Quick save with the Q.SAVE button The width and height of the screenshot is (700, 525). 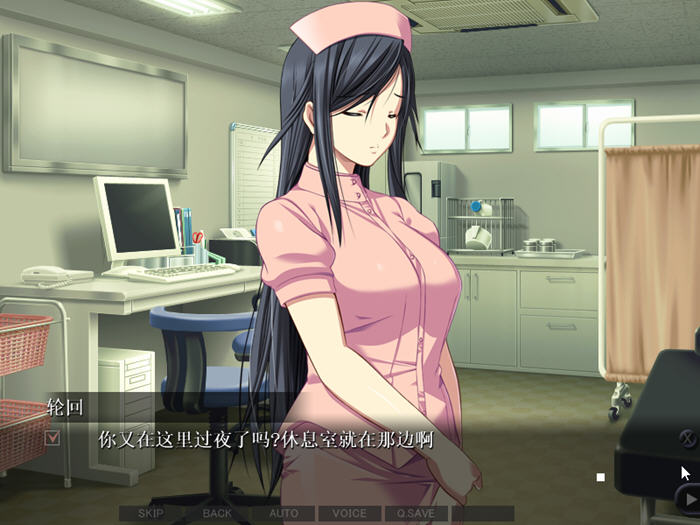[415, 513]
